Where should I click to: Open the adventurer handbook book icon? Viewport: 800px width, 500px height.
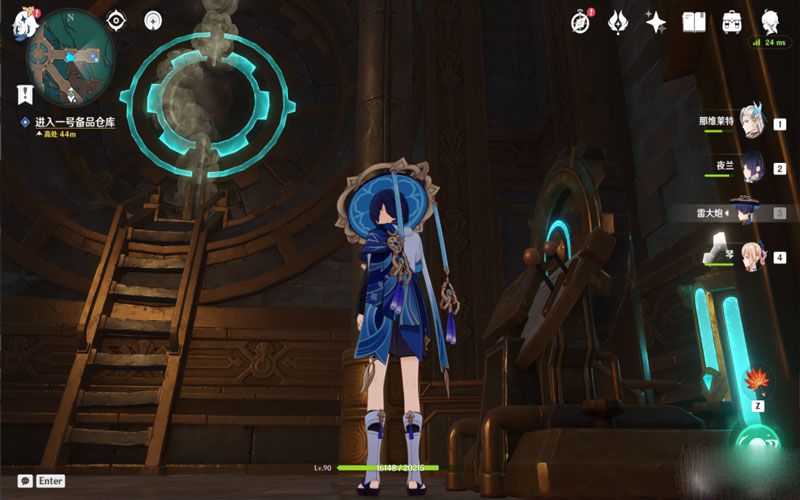point(694,21)
